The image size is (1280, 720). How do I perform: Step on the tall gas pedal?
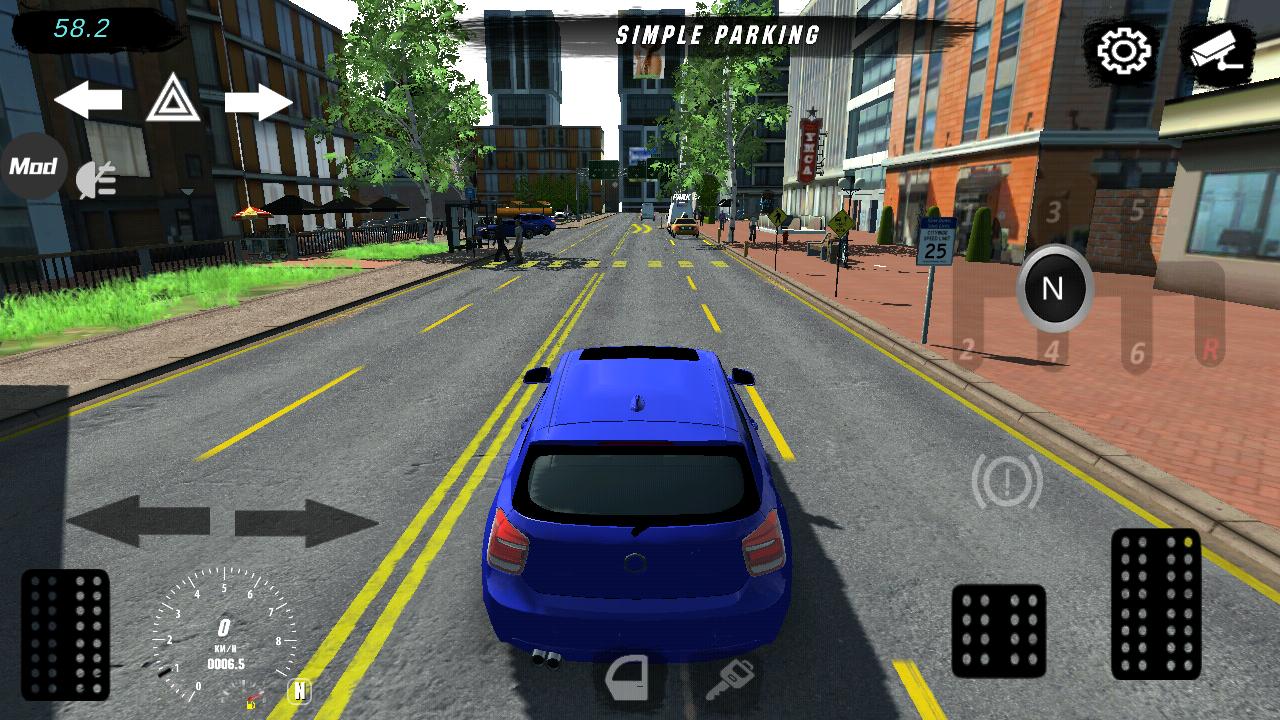[1156, 604]
